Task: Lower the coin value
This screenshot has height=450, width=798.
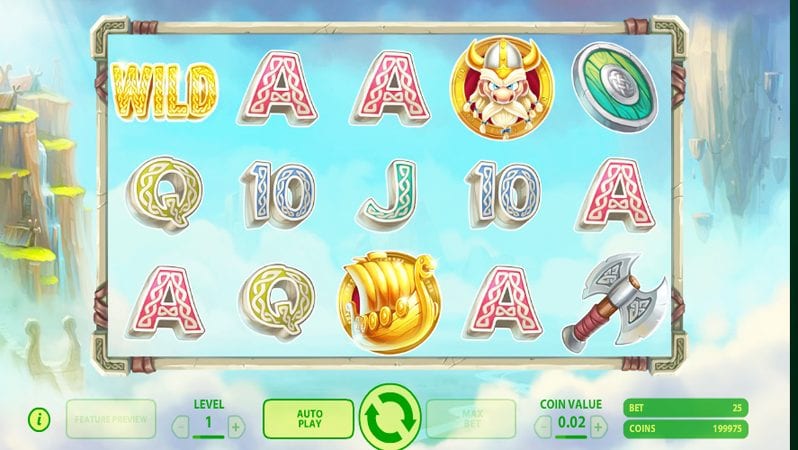Action: (544, 427)
